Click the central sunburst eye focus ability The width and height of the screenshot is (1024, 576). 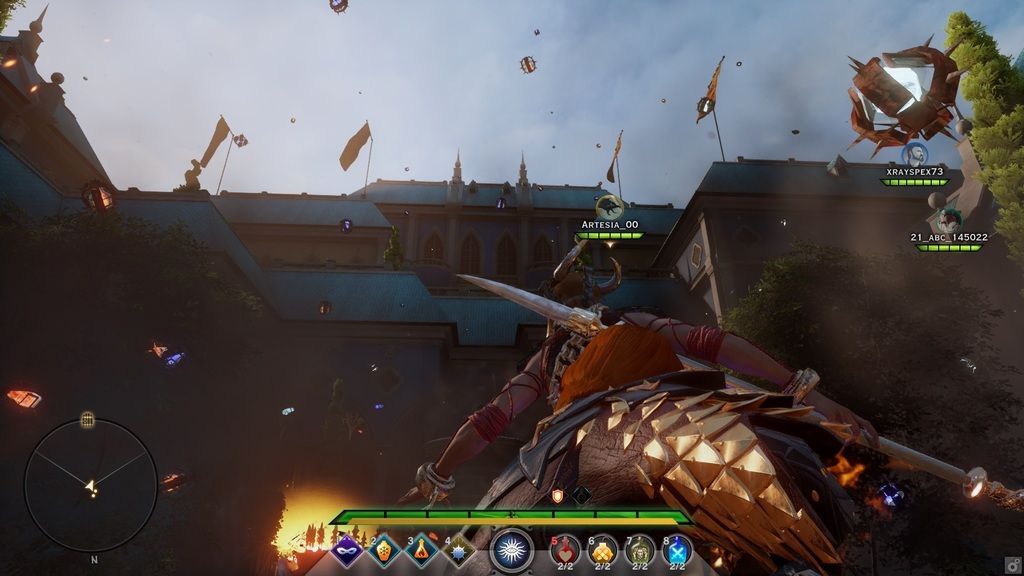point(511,550)
